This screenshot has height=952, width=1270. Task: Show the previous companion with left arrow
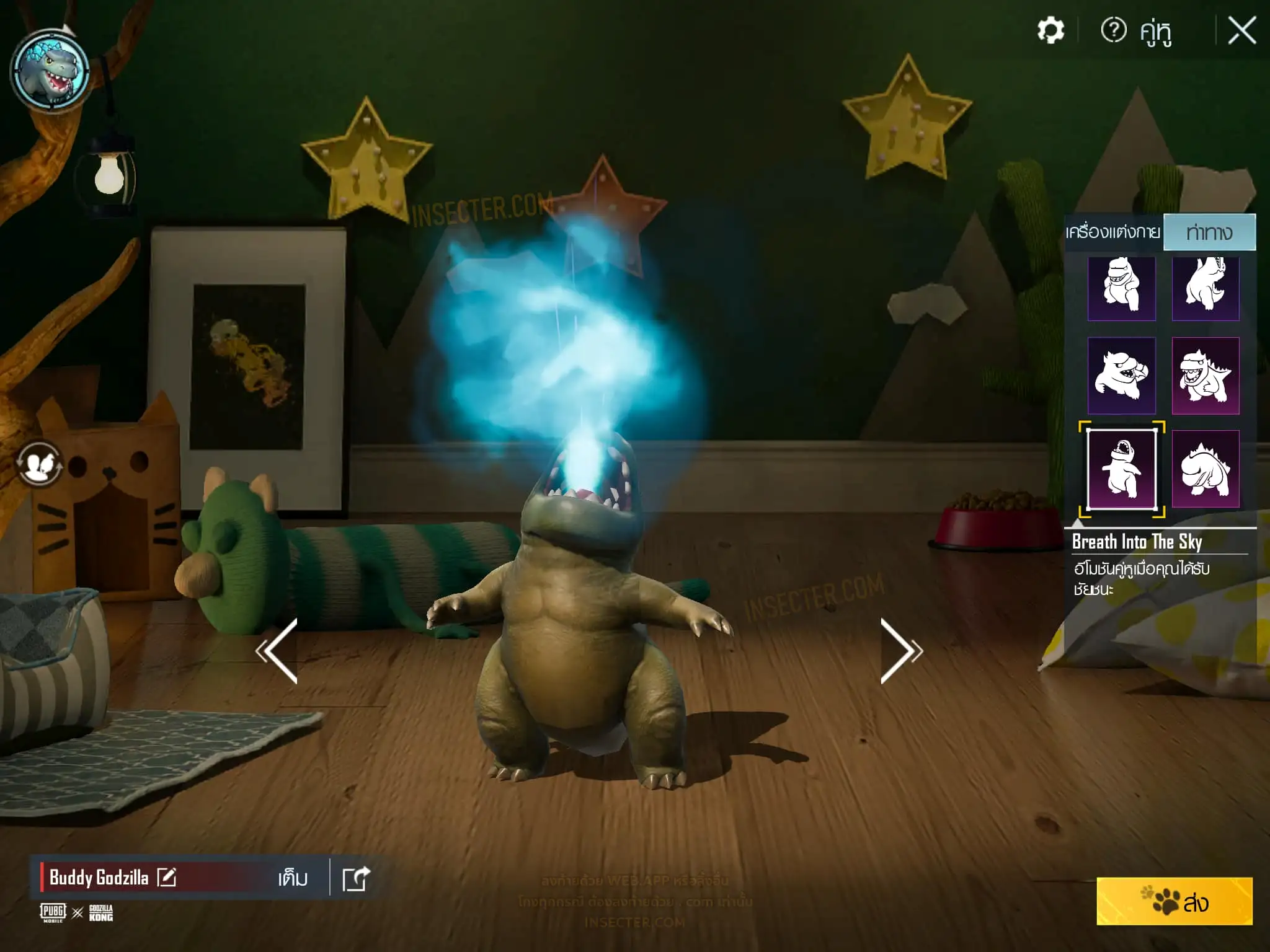(278, 650)
